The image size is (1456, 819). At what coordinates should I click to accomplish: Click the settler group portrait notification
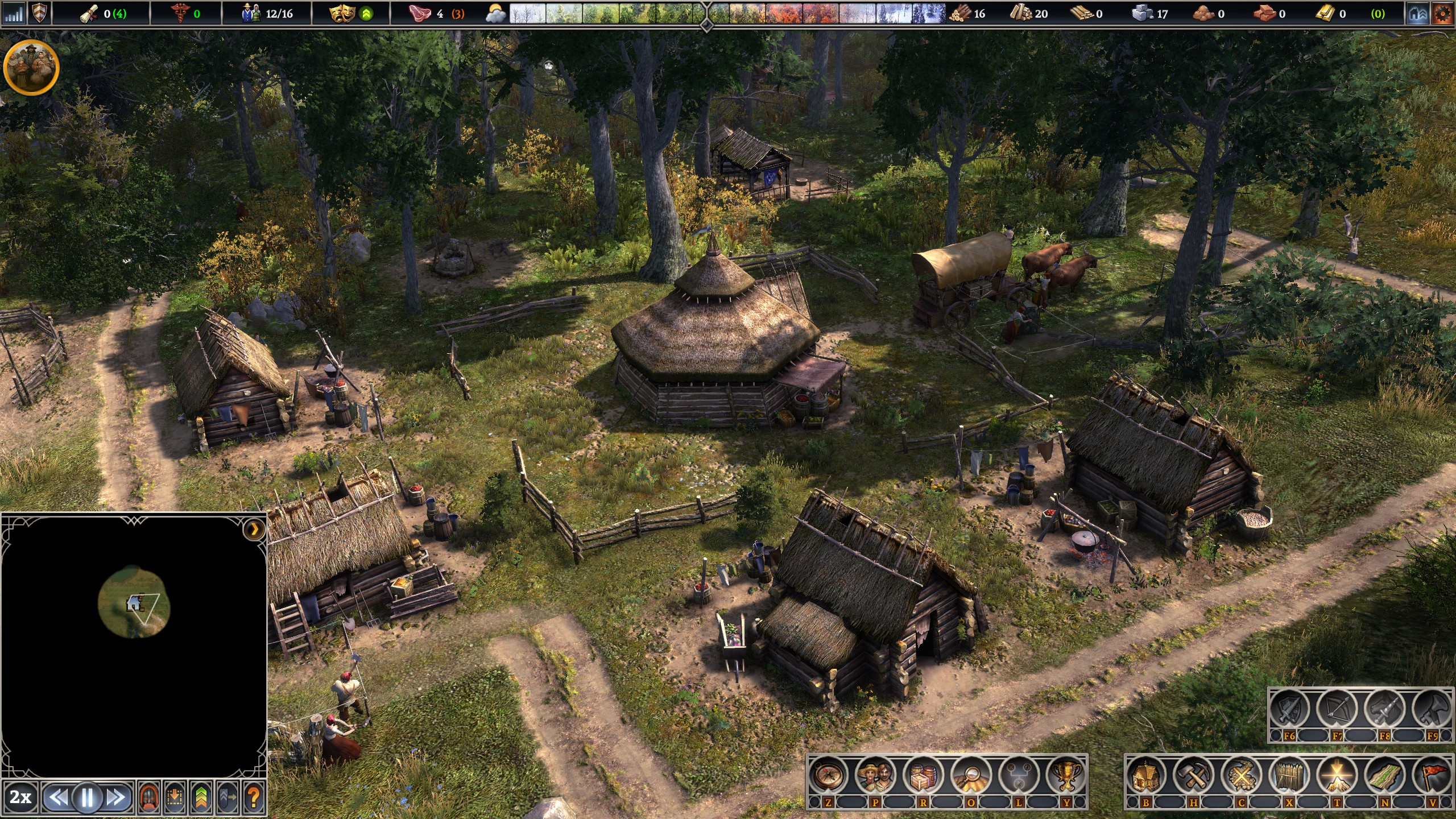coord(31,67)
